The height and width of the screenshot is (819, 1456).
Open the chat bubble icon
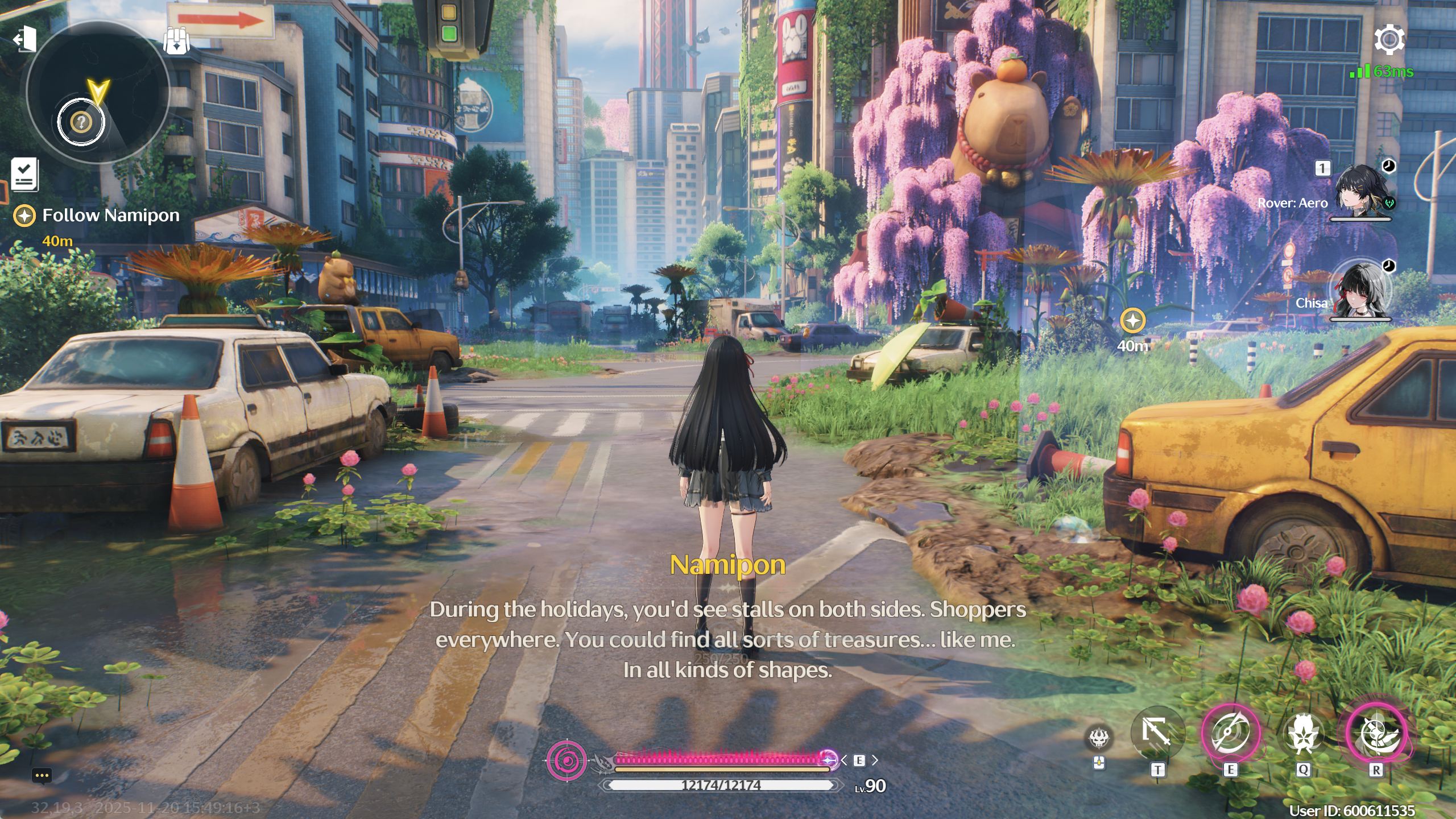(x=42, y=776)
